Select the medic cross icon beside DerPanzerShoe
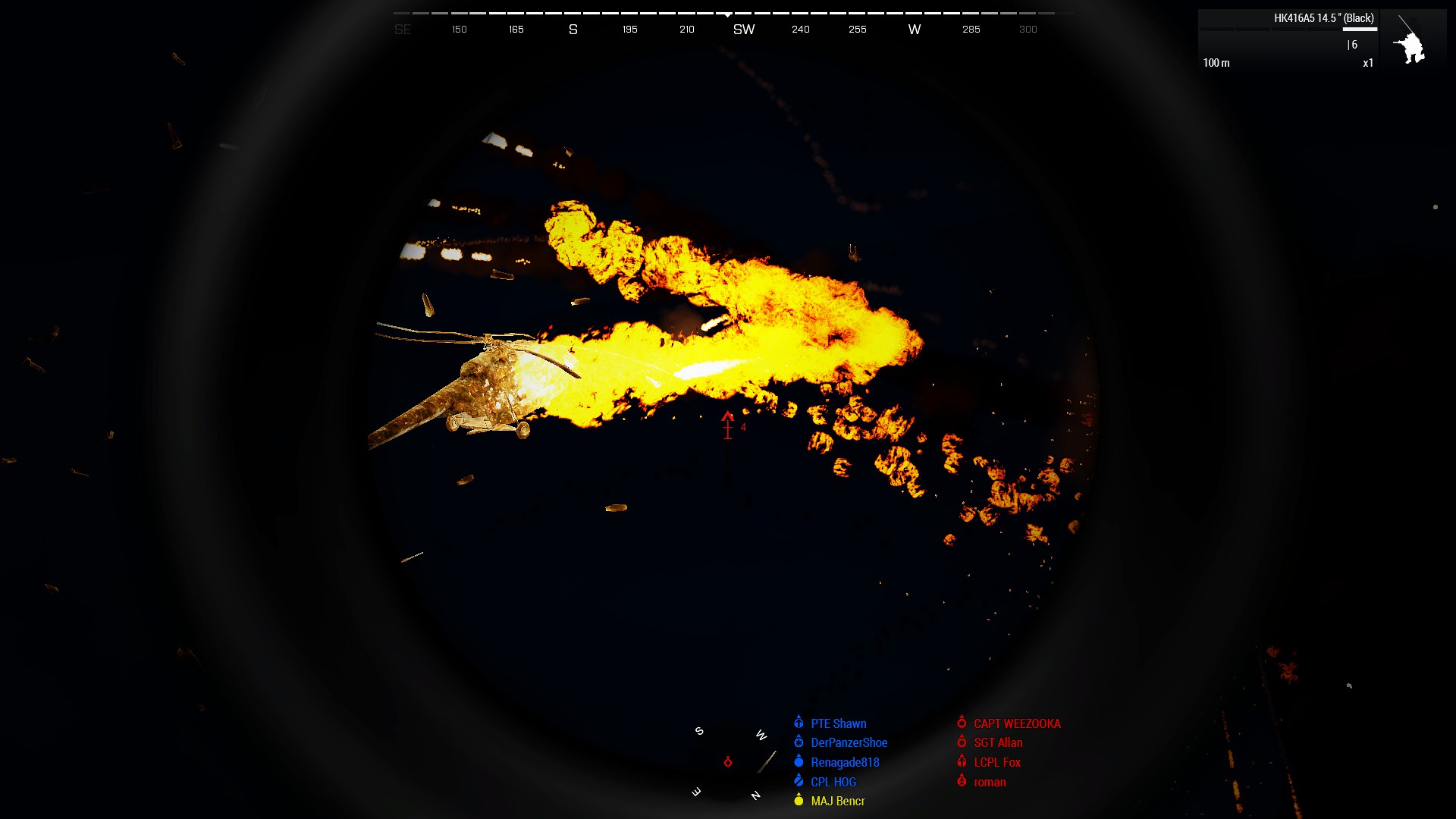1456x819 pixels. tap(799, 742)
